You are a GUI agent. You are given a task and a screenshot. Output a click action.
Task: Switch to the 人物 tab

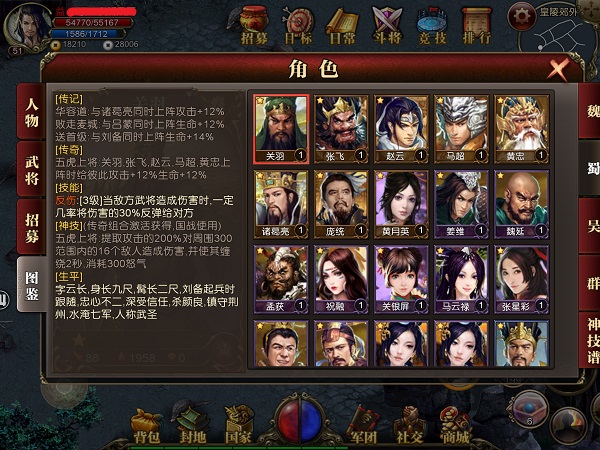[32, 113]
